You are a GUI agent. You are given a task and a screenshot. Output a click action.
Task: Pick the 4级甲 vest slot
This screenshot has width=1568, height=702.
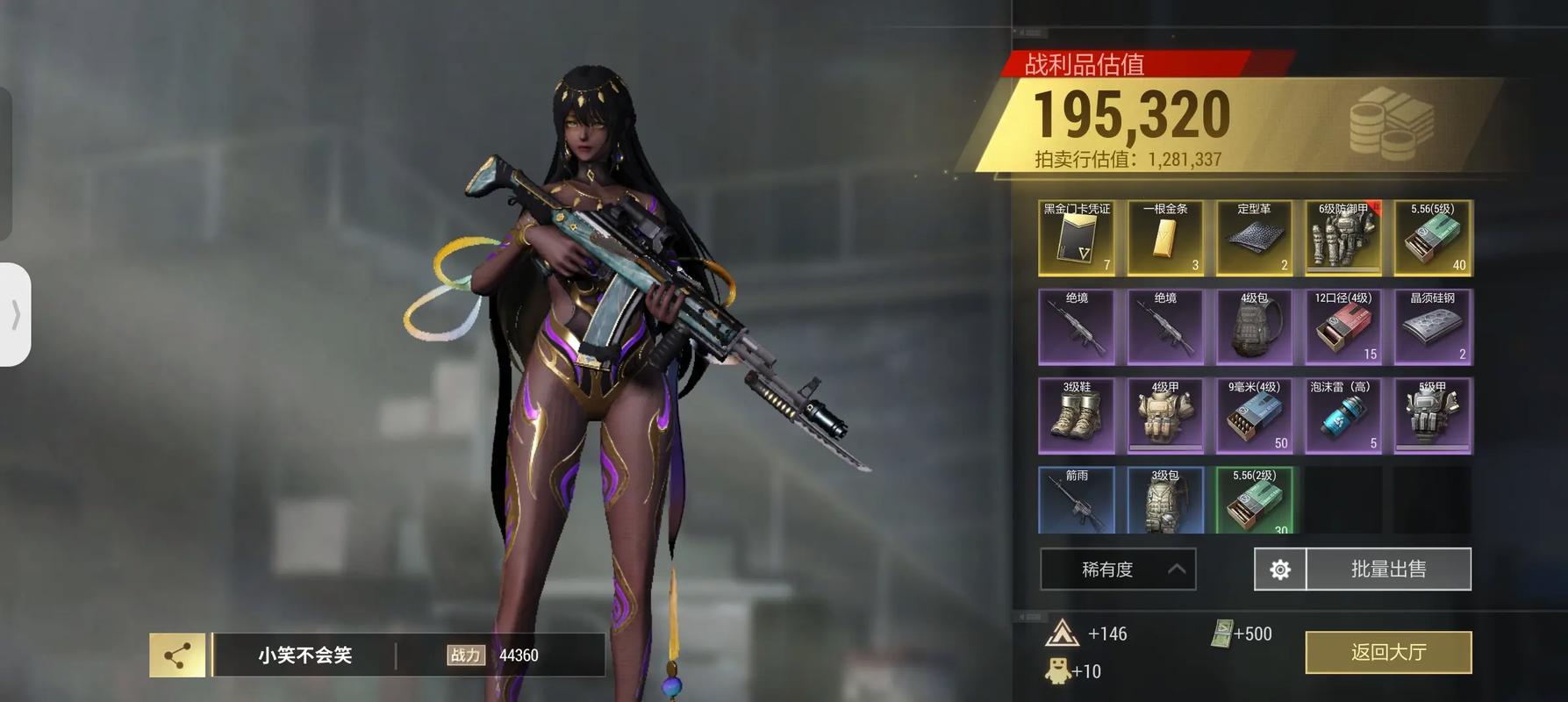coord(1165,416)
